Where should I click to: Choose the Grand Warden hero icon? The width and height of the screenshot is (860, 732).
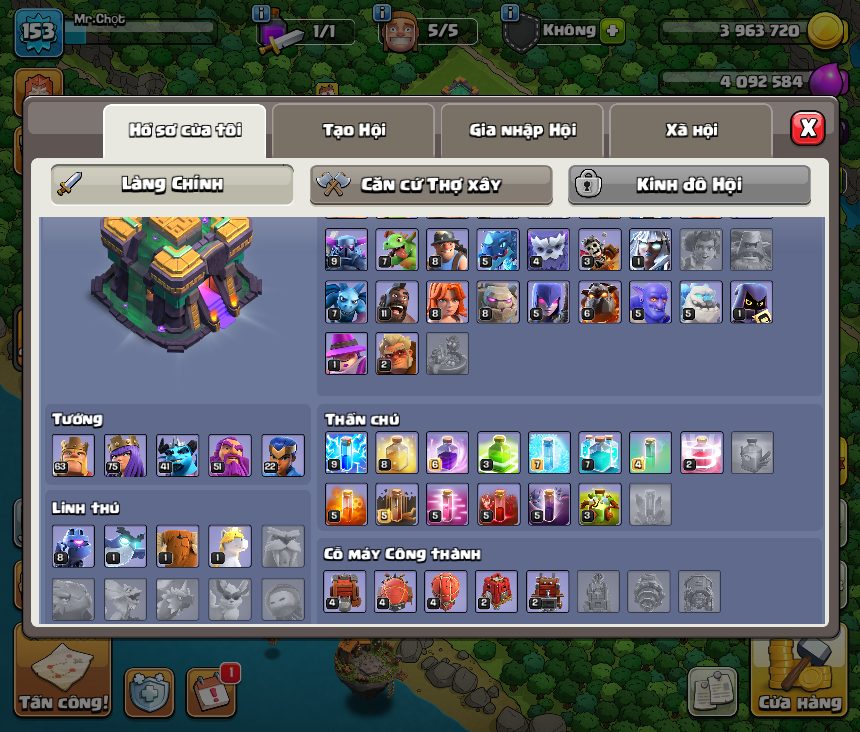tap(229, 455)
